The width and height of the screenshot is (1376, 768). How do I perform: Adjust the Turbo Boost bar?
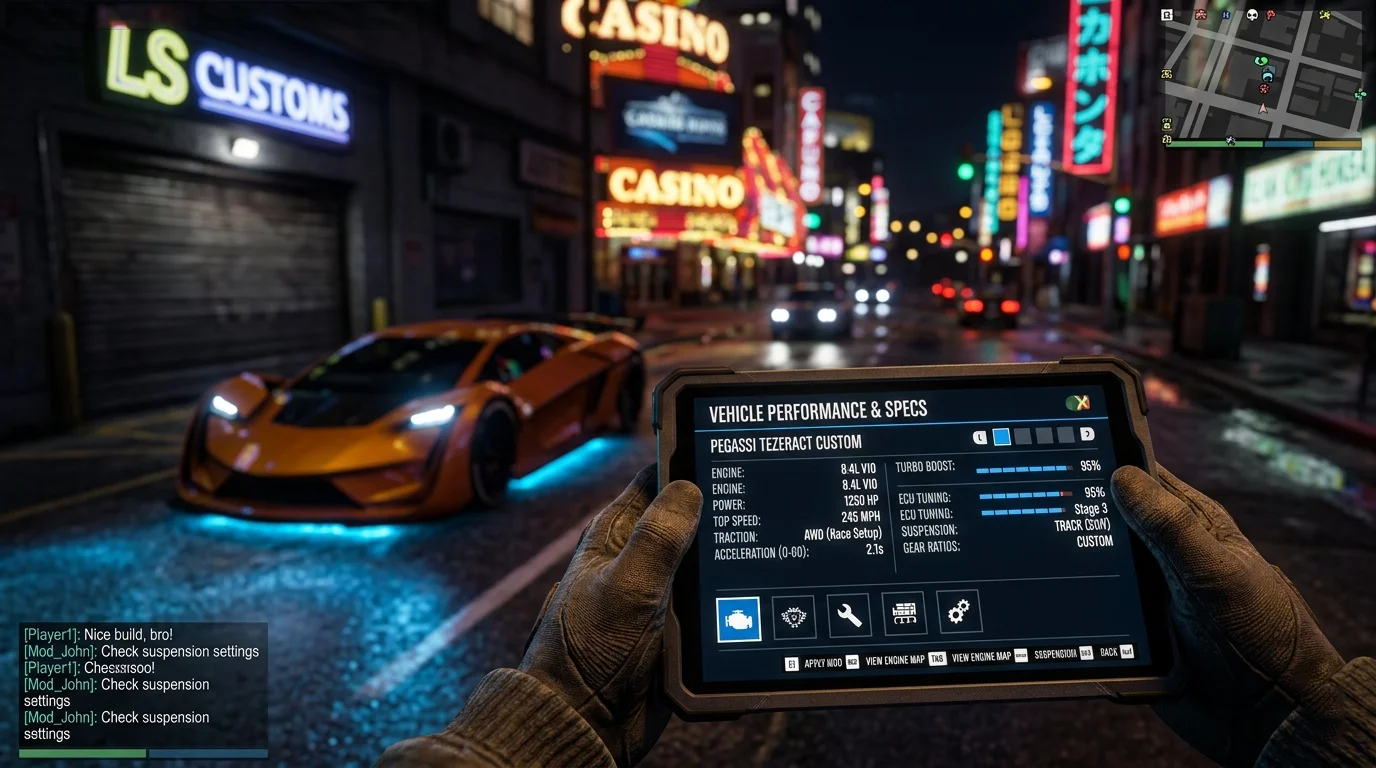click(1023, 468)
